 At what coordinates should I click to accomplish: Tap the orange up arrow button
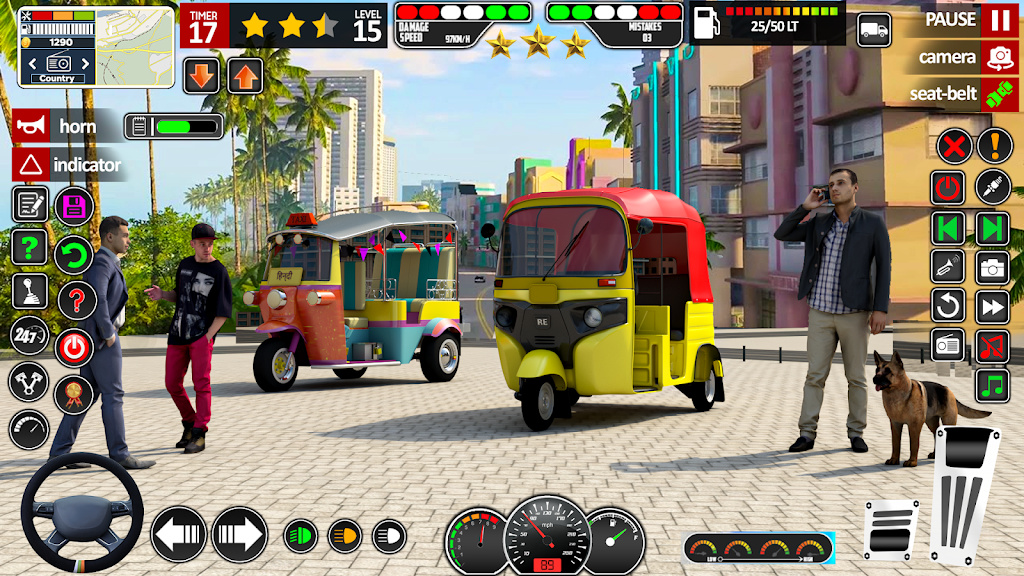[x=245, y=76]
